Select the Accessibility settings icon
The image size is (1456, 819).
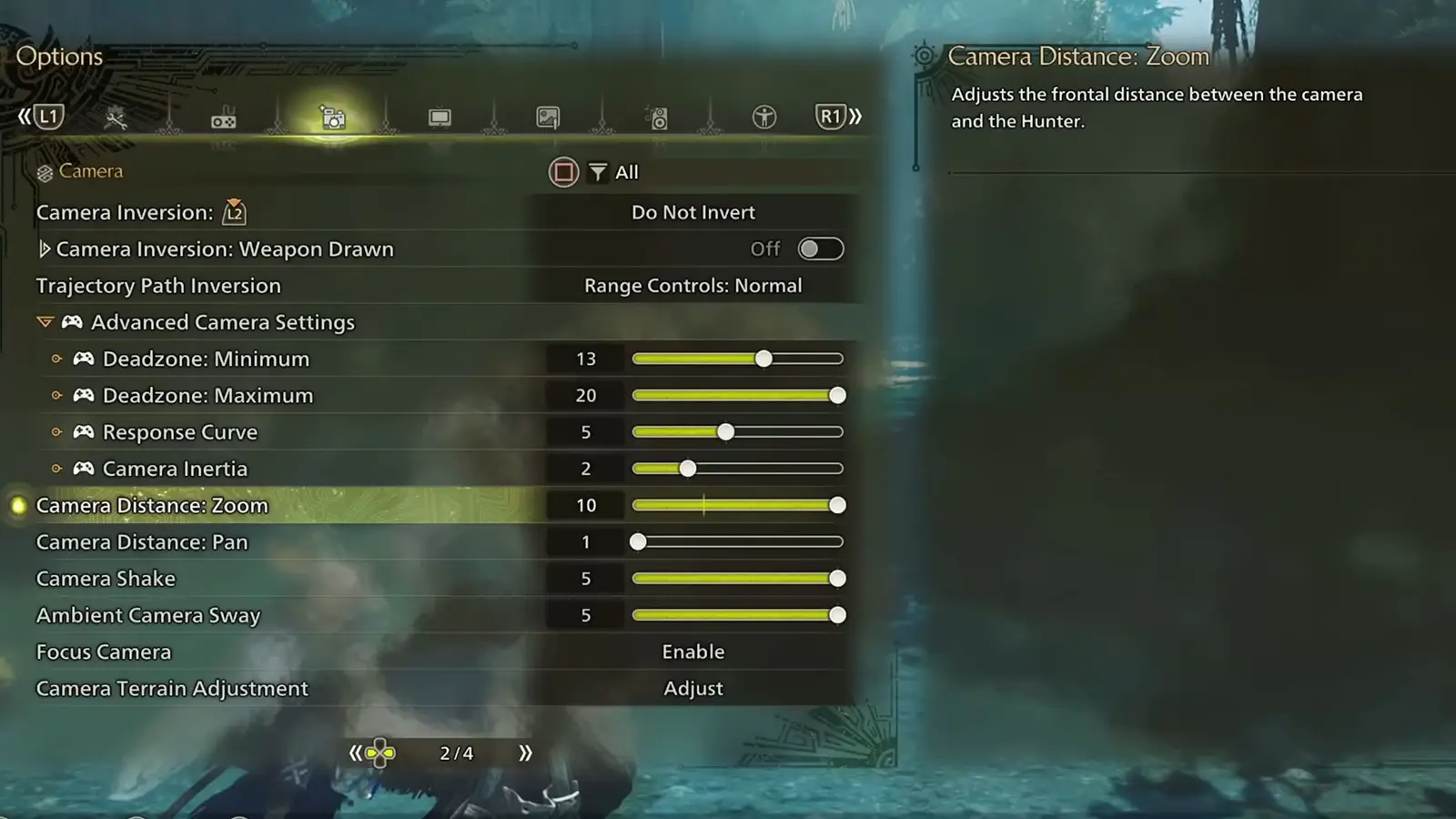765,117
